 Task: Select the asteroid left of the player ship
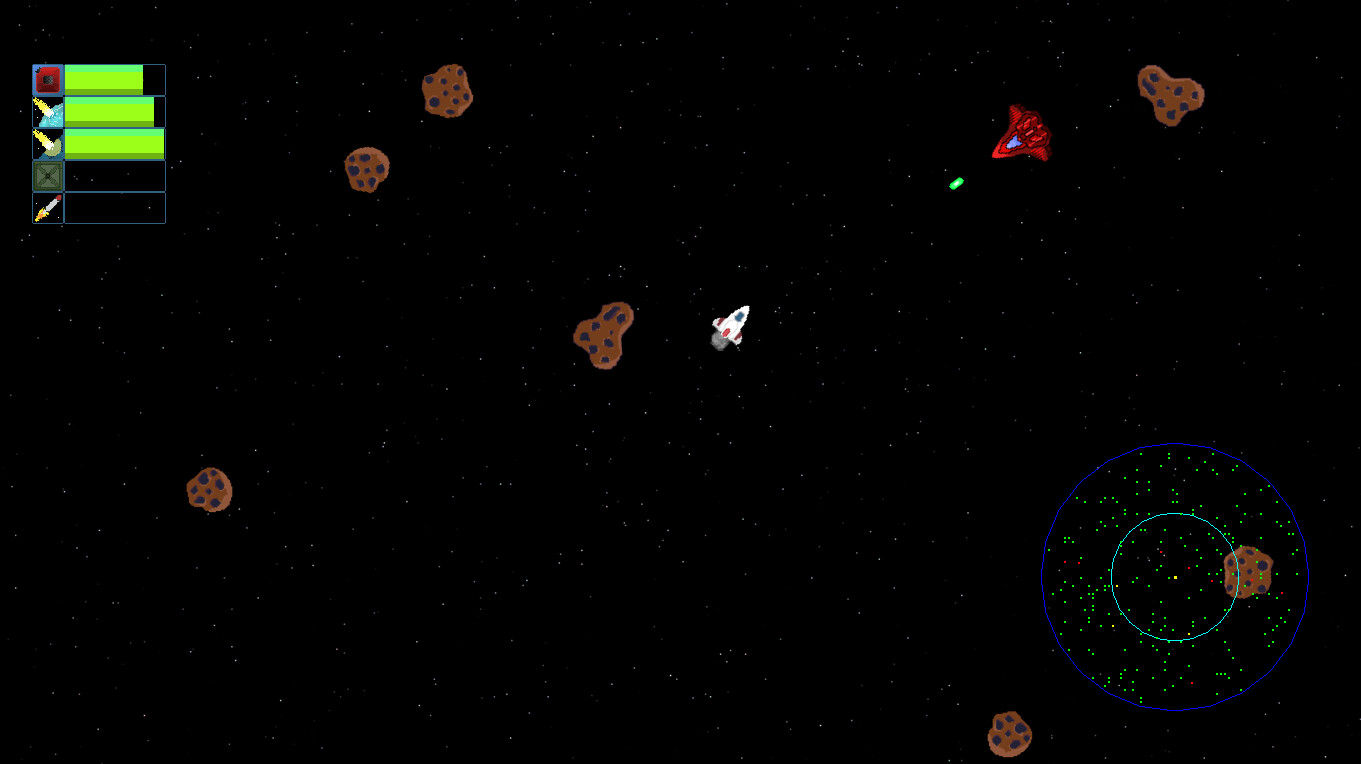tap(603, 336)
